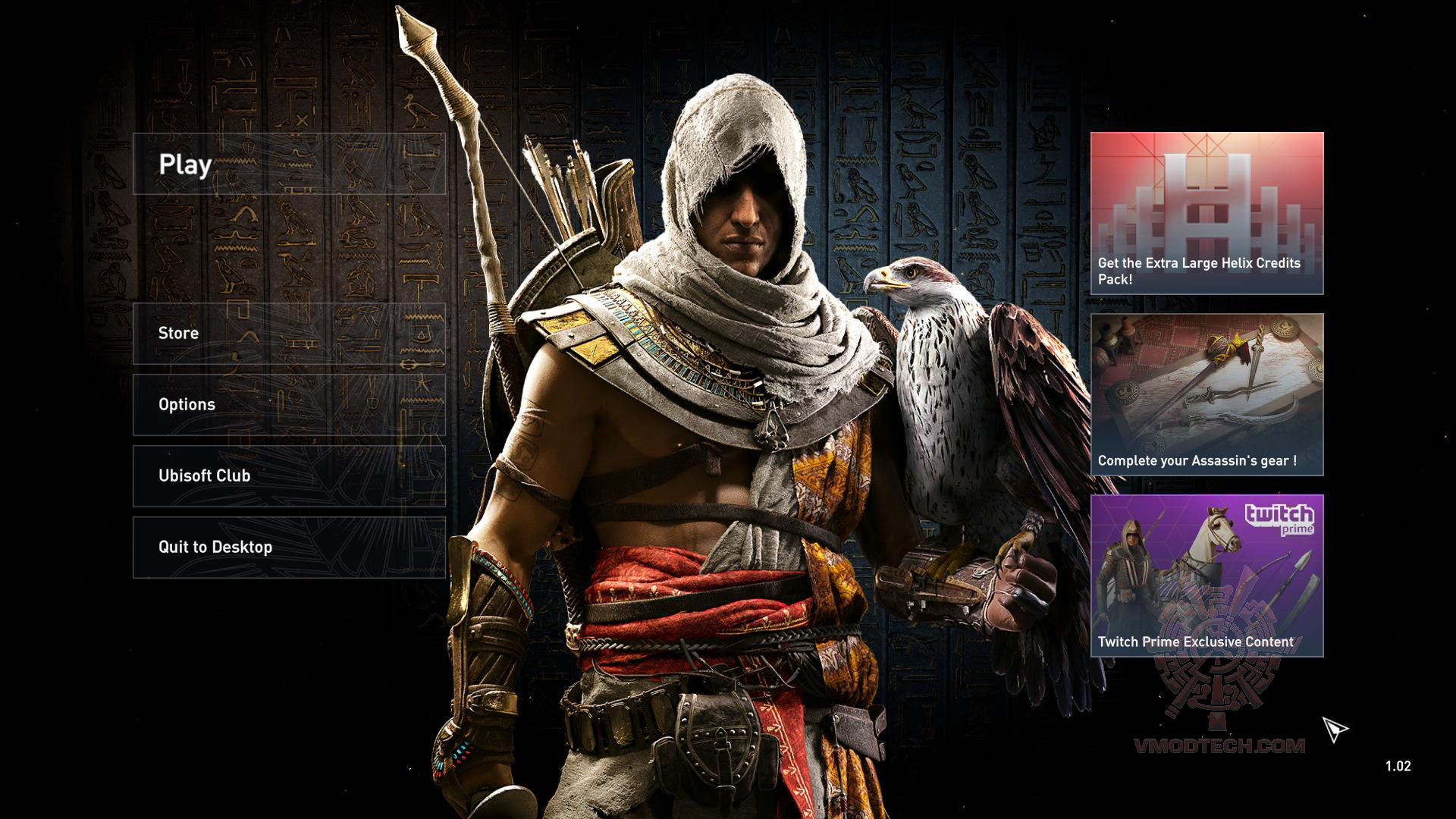Click the 'Twitch Prime Exclusive Content' label
Screen dimensions: 1456x819
pos(1197,642)
